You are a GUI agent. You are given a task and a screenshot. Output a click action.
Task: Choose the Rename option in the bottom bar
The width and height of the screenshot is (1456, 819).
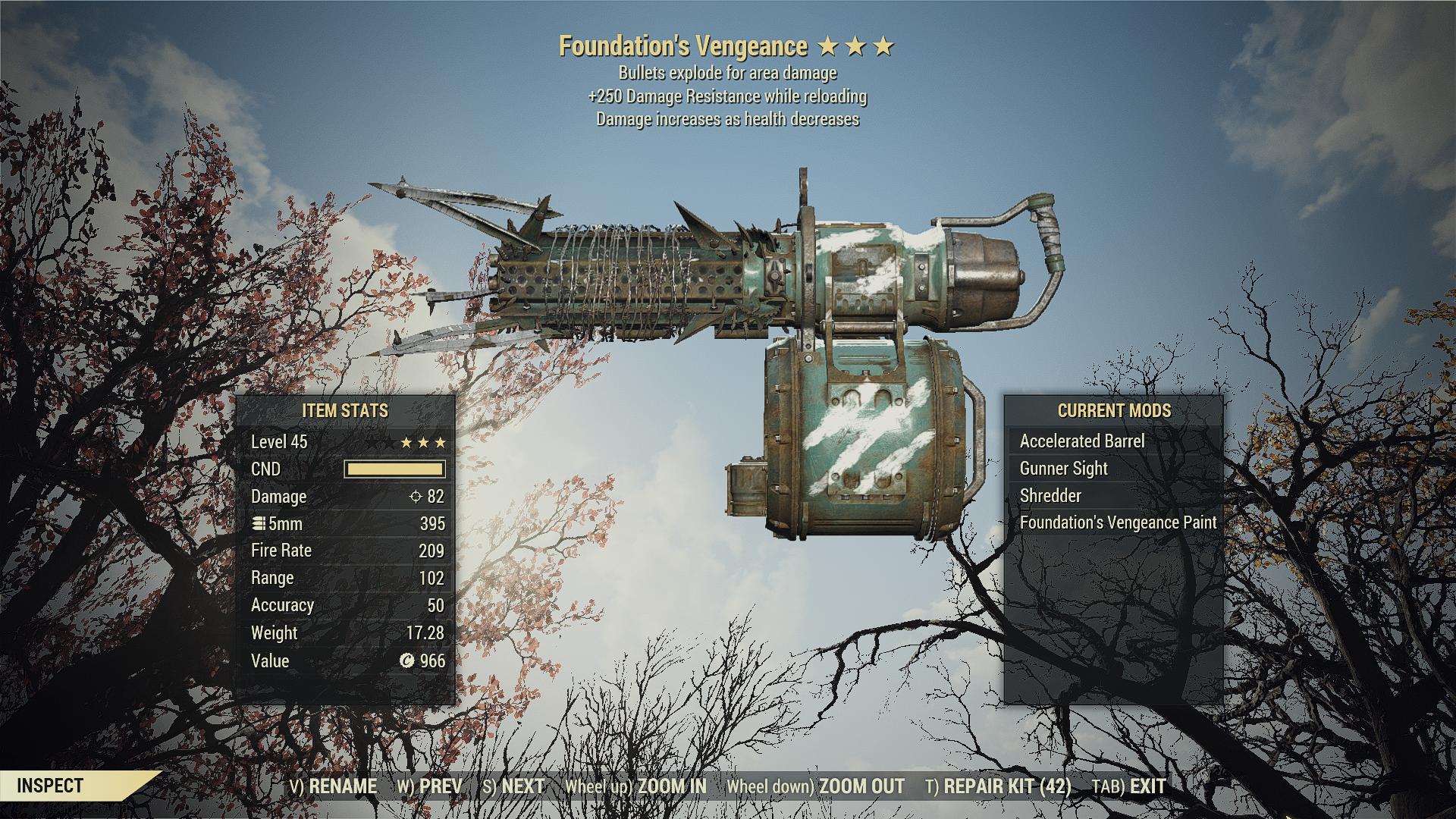click(333, 786)
